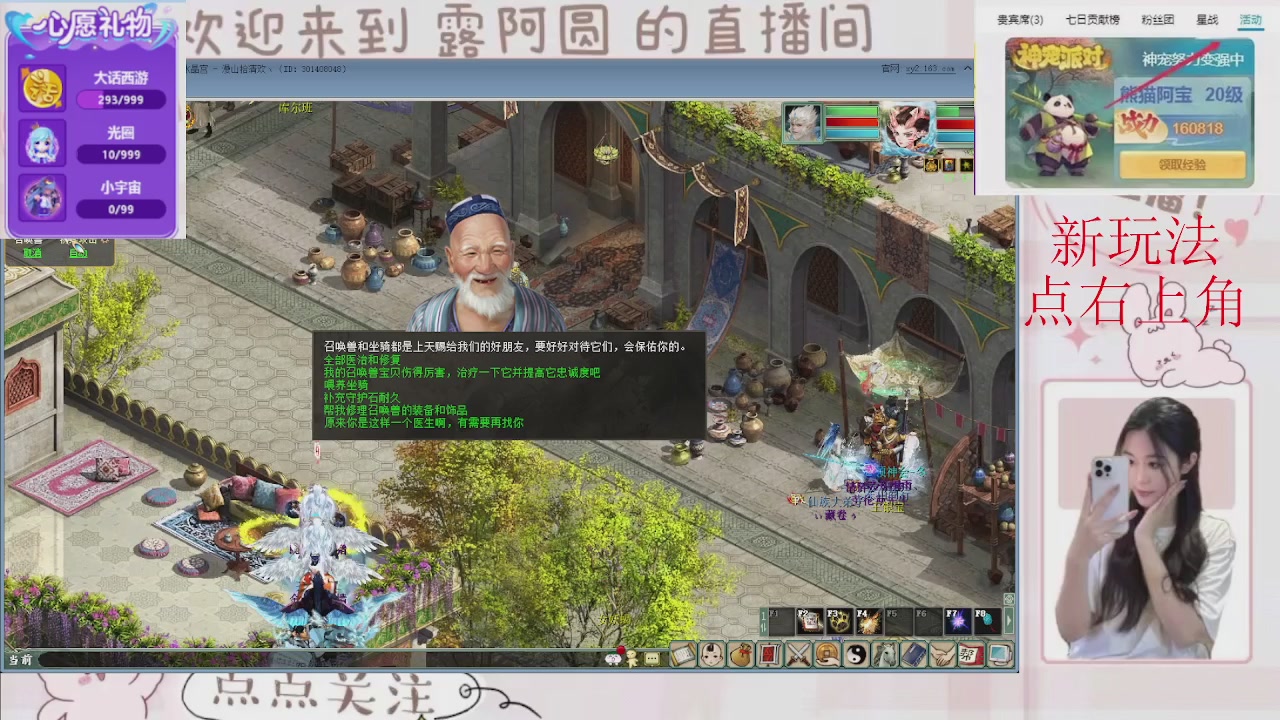The width and height of the screenshot is (1280, 720).
Task: Collapse the game title bar with the chevron
Action: [x=967, y=68]
